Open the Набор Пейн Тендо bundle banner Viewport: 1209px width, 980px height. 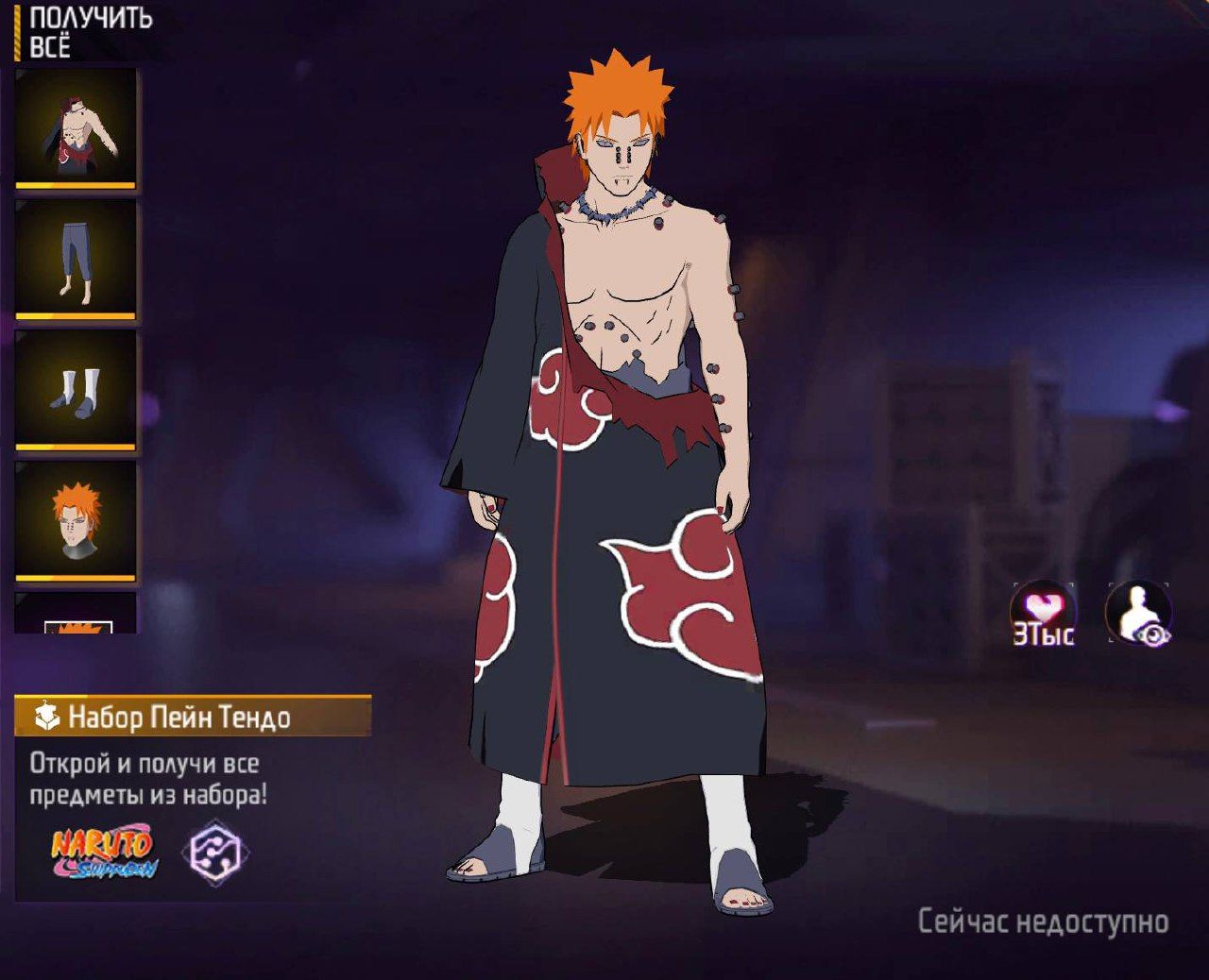click(x=193, y=717)
